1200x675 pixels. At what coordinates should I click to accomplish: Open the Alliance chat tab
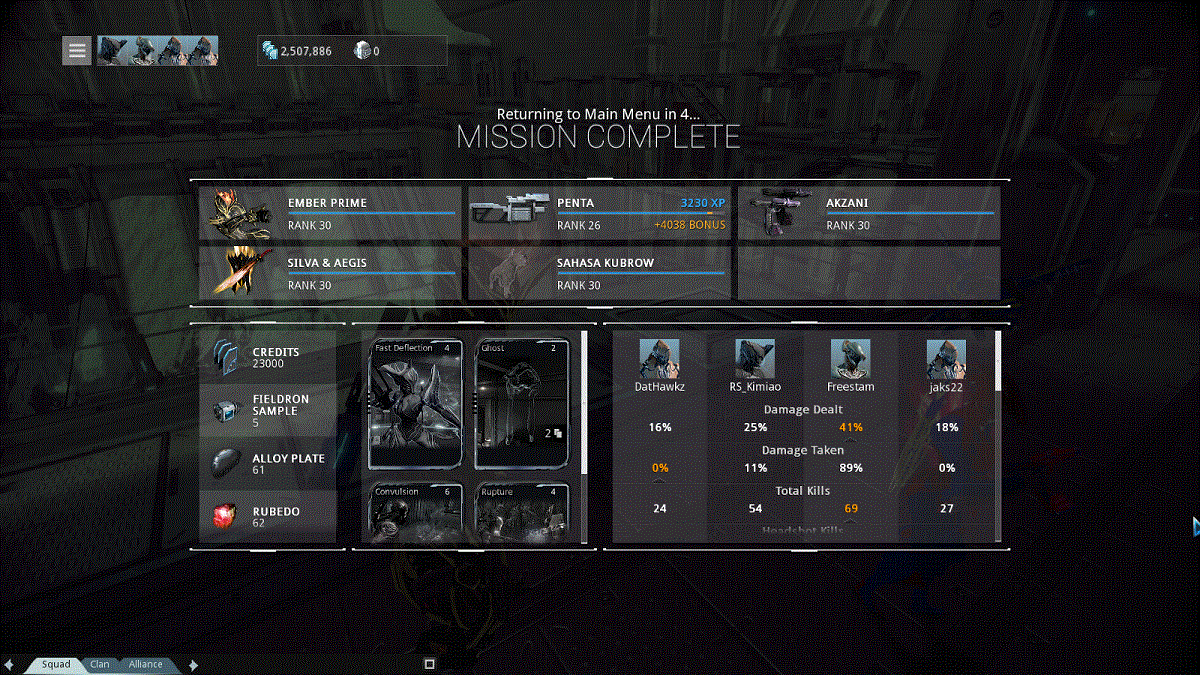click(x=145, y=664)
